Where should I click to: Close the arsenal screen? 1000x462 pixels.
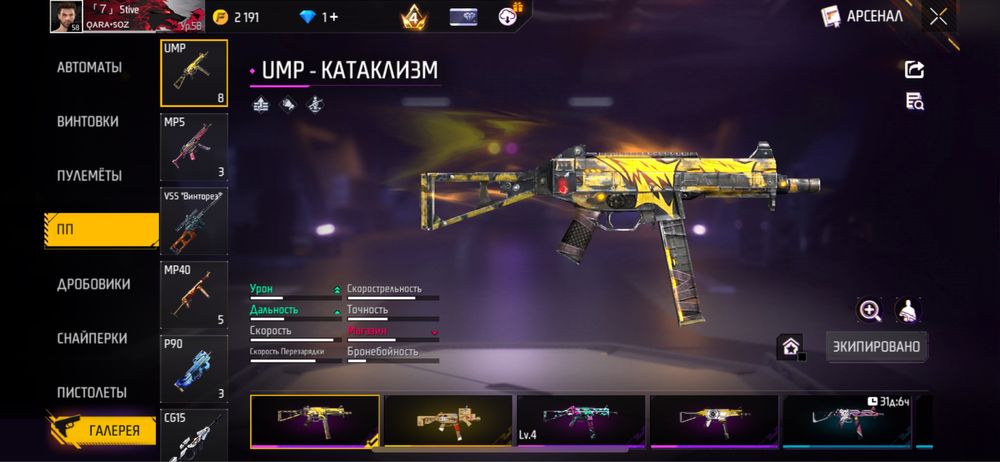938,16
